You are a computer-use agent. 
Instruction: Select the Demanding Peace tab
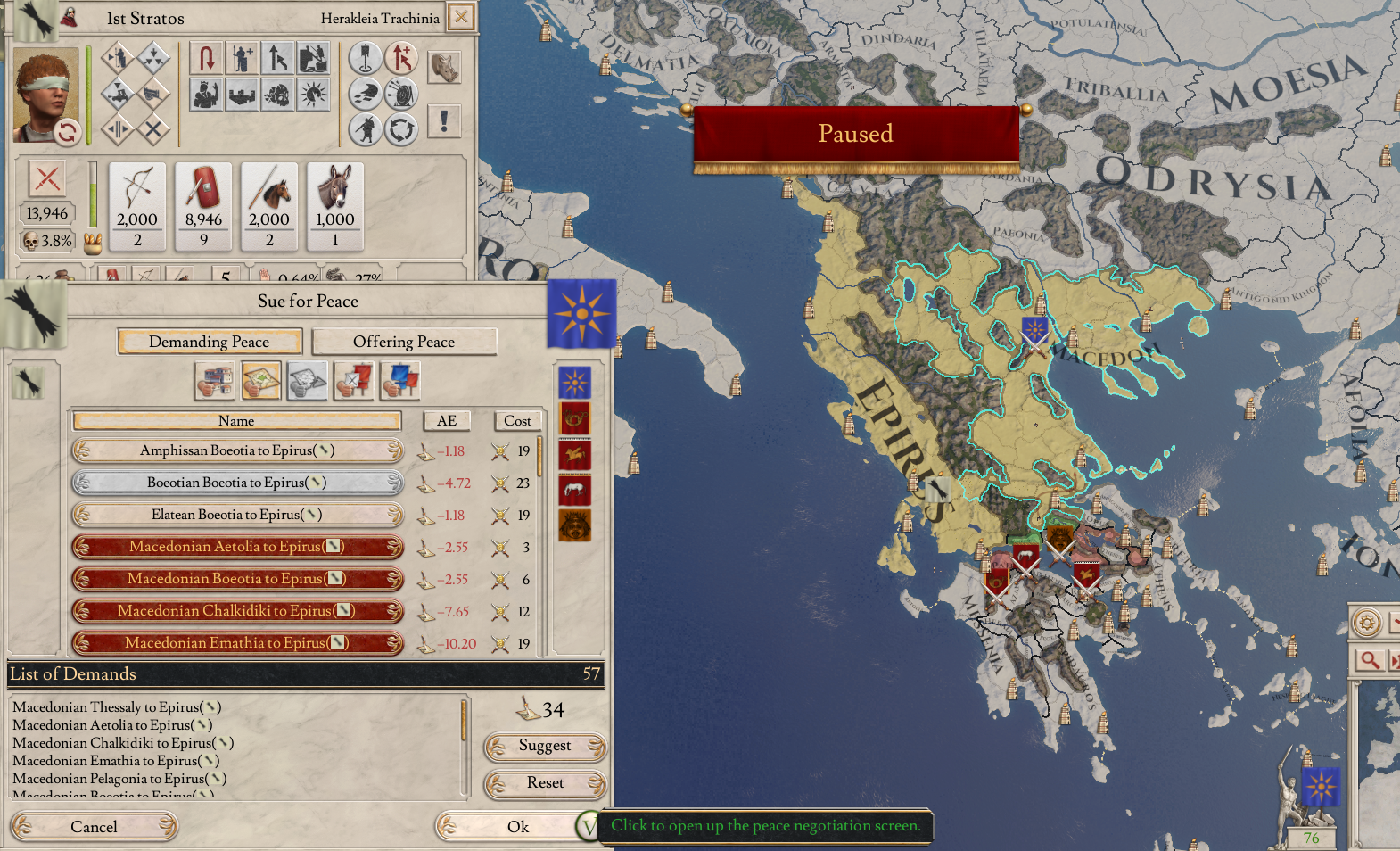[209, 342]
